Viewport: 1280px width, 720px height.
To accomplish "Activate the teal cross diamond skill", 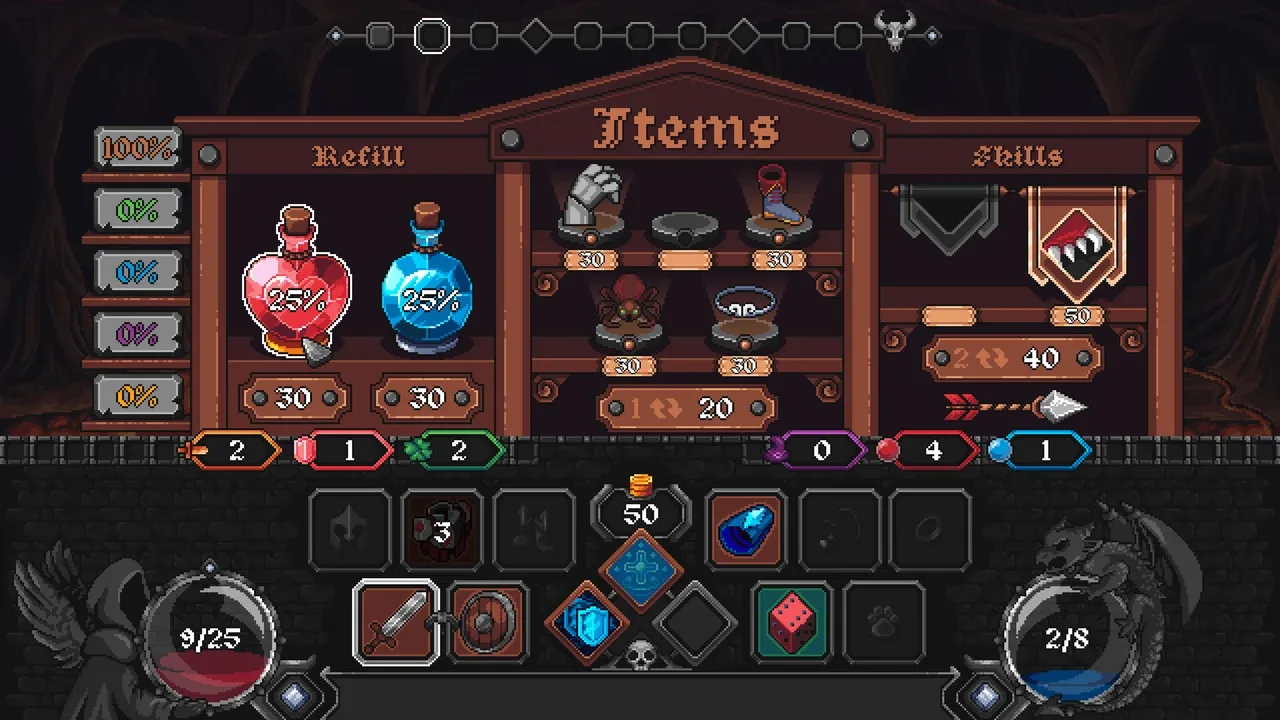I will click(641, 571).
